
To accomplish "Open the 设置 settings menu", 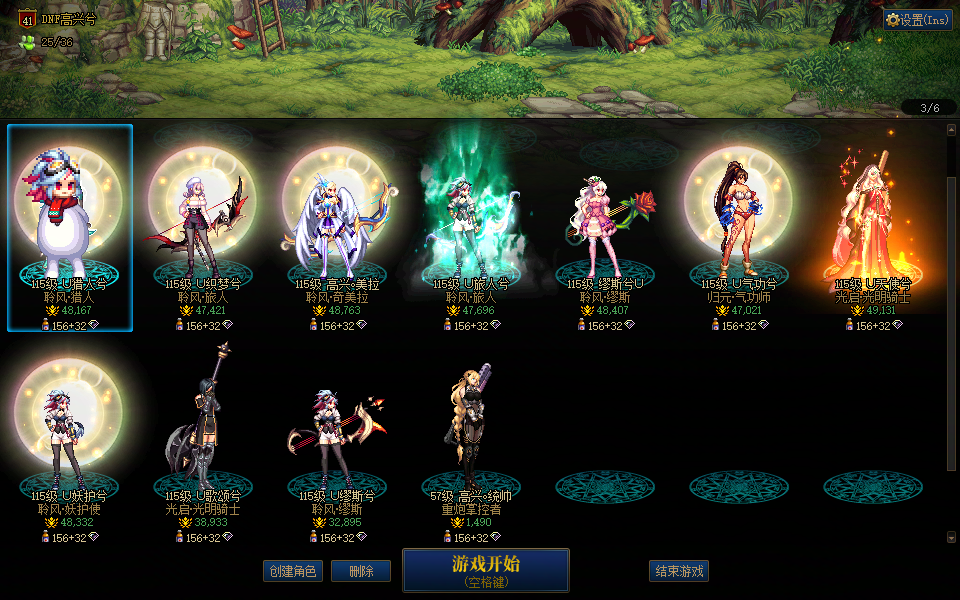I will pos(917,19).
